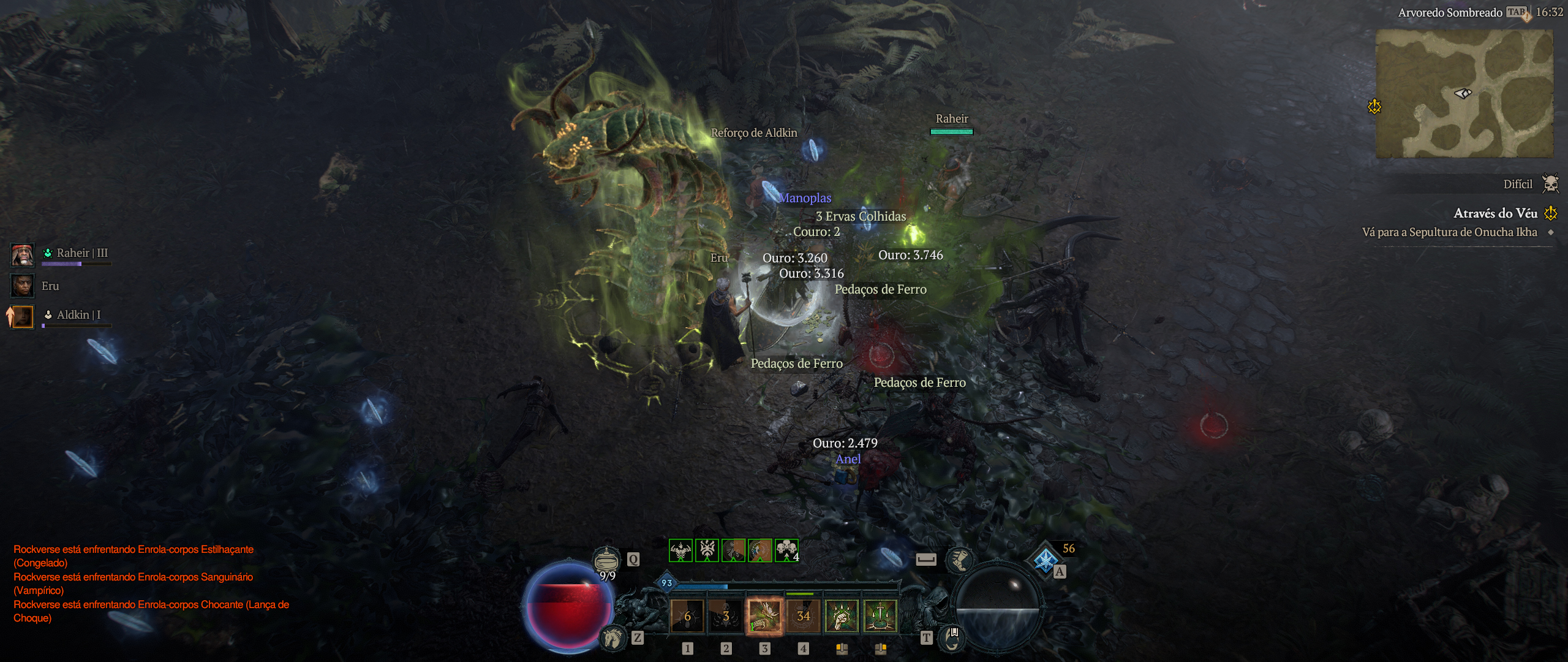Pick up the Manoplas item label

805,198
